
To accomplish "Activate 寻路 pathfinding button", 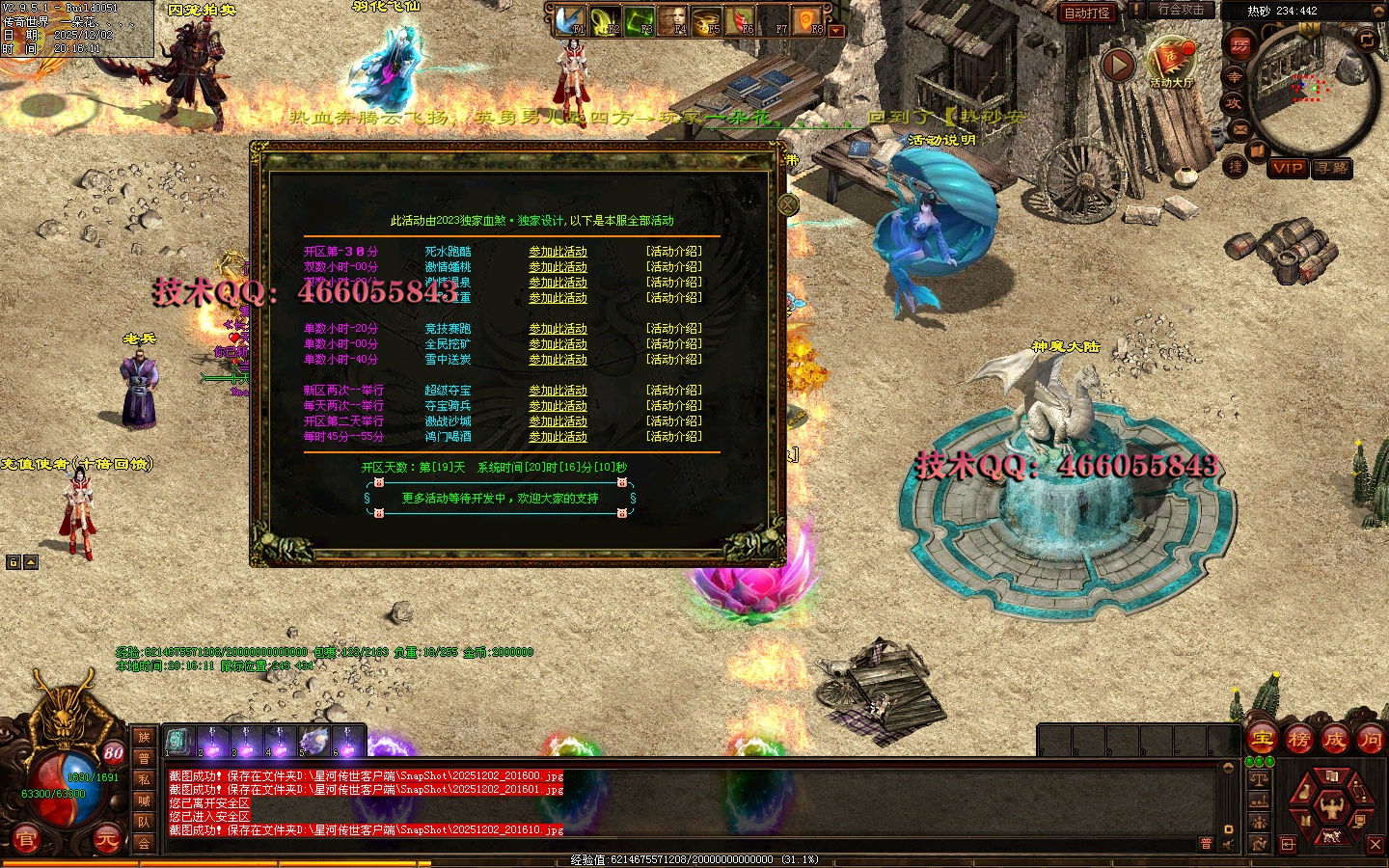I will coord(1332,168).
